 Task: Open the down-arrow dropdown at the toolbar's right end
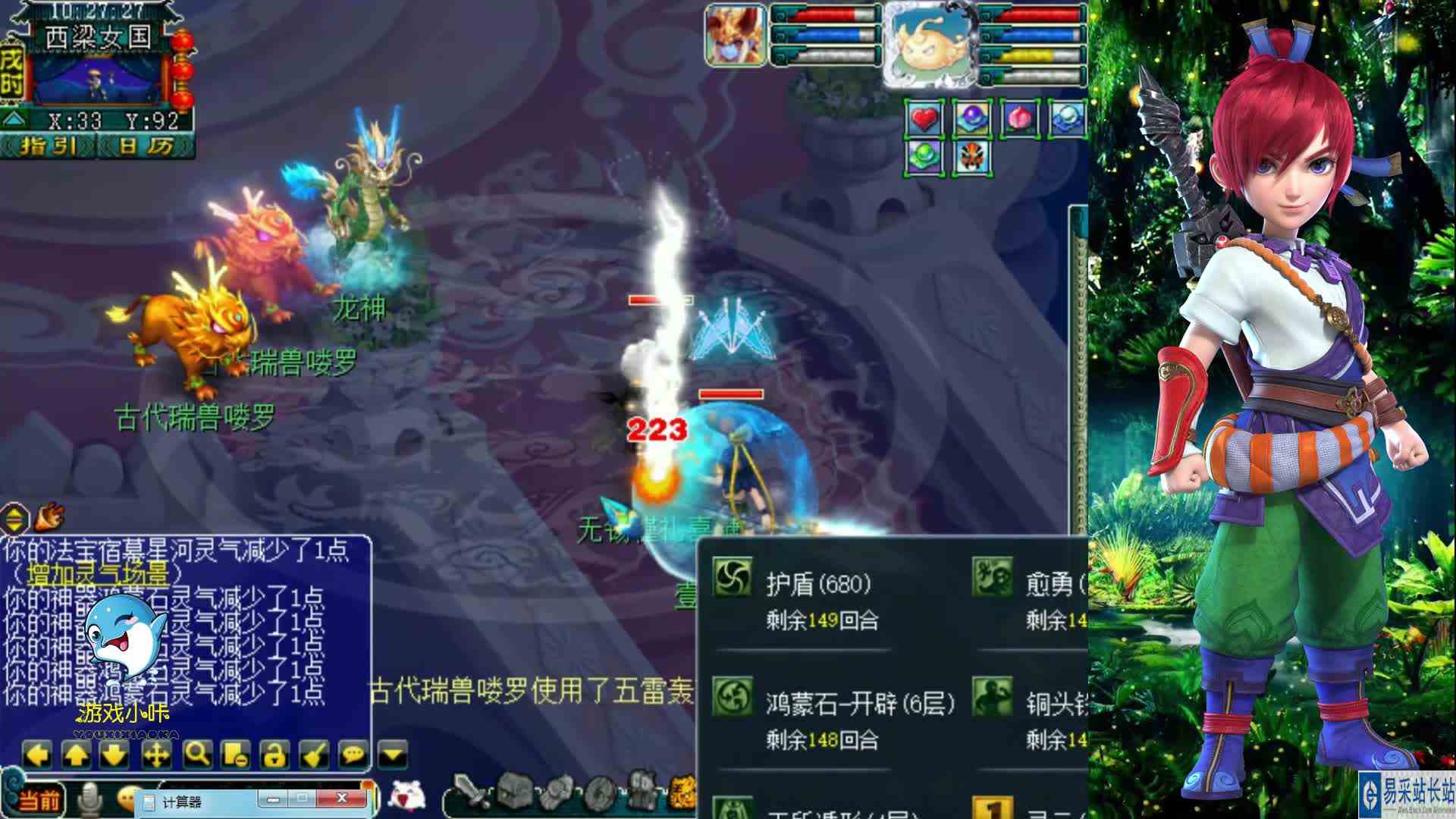click(x=392, y=753)
